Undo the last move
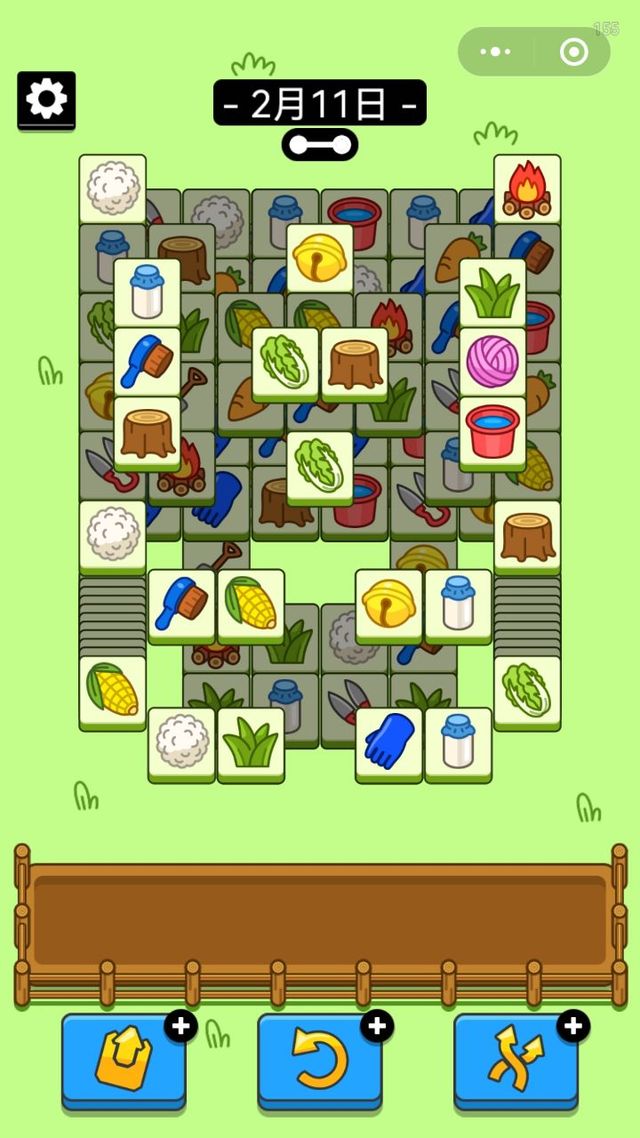The image size is (640, 1138). coord(319,1060)
